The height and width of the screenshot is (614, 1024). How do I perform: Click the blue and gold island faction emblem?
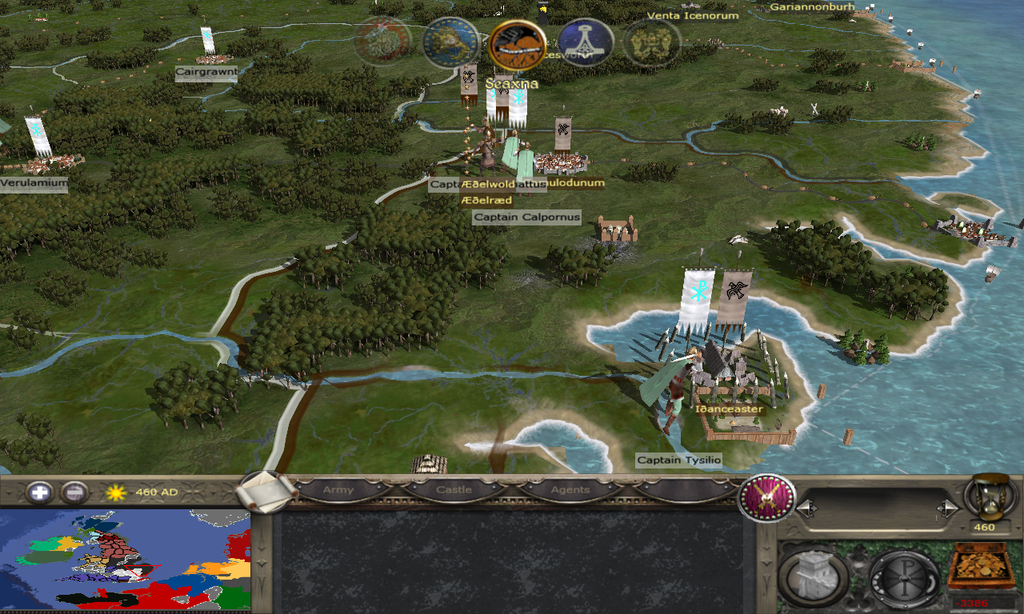tap(451, 43)
